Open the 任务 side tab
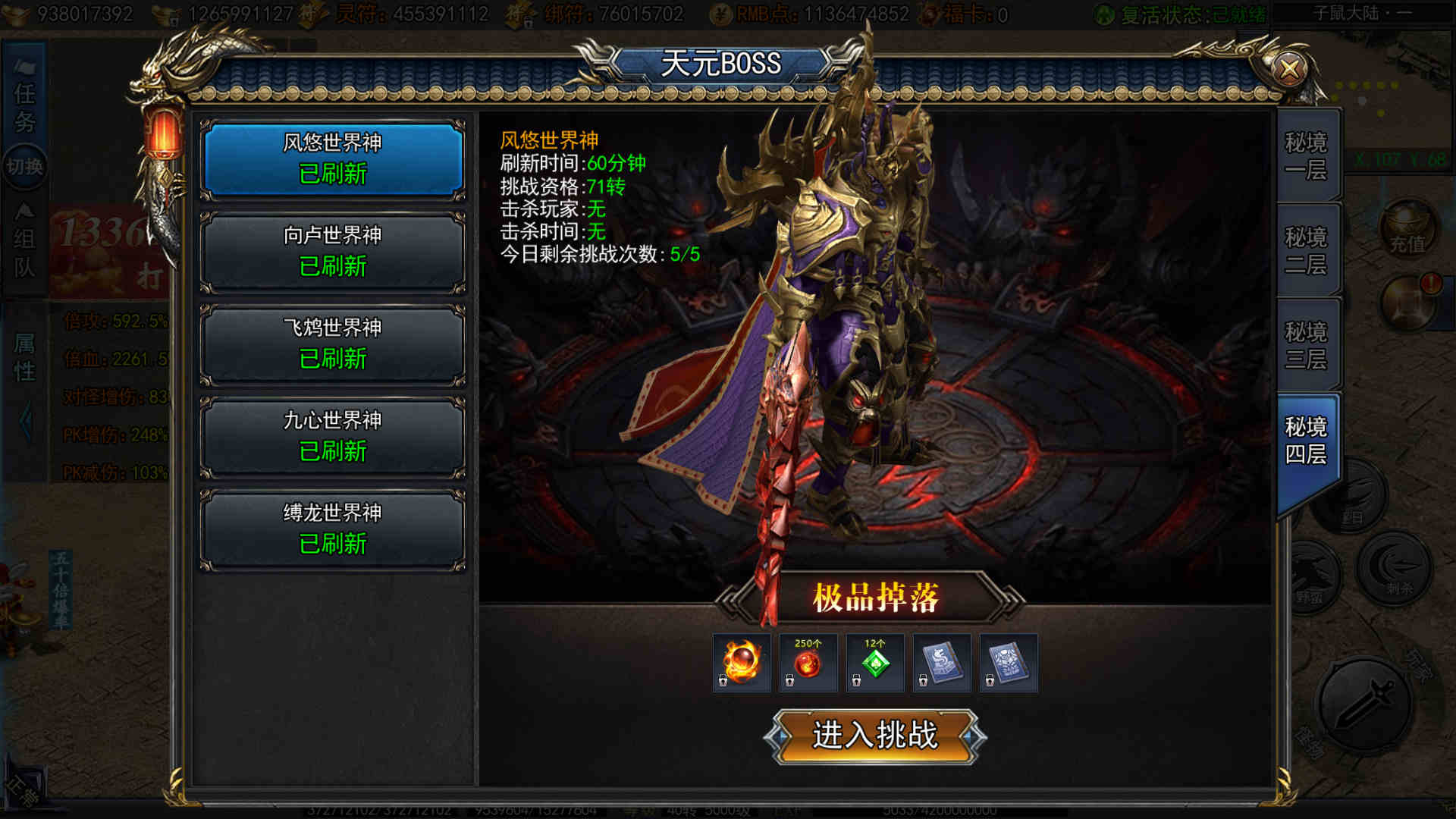Screen dimensions: 1456x819 24,107
